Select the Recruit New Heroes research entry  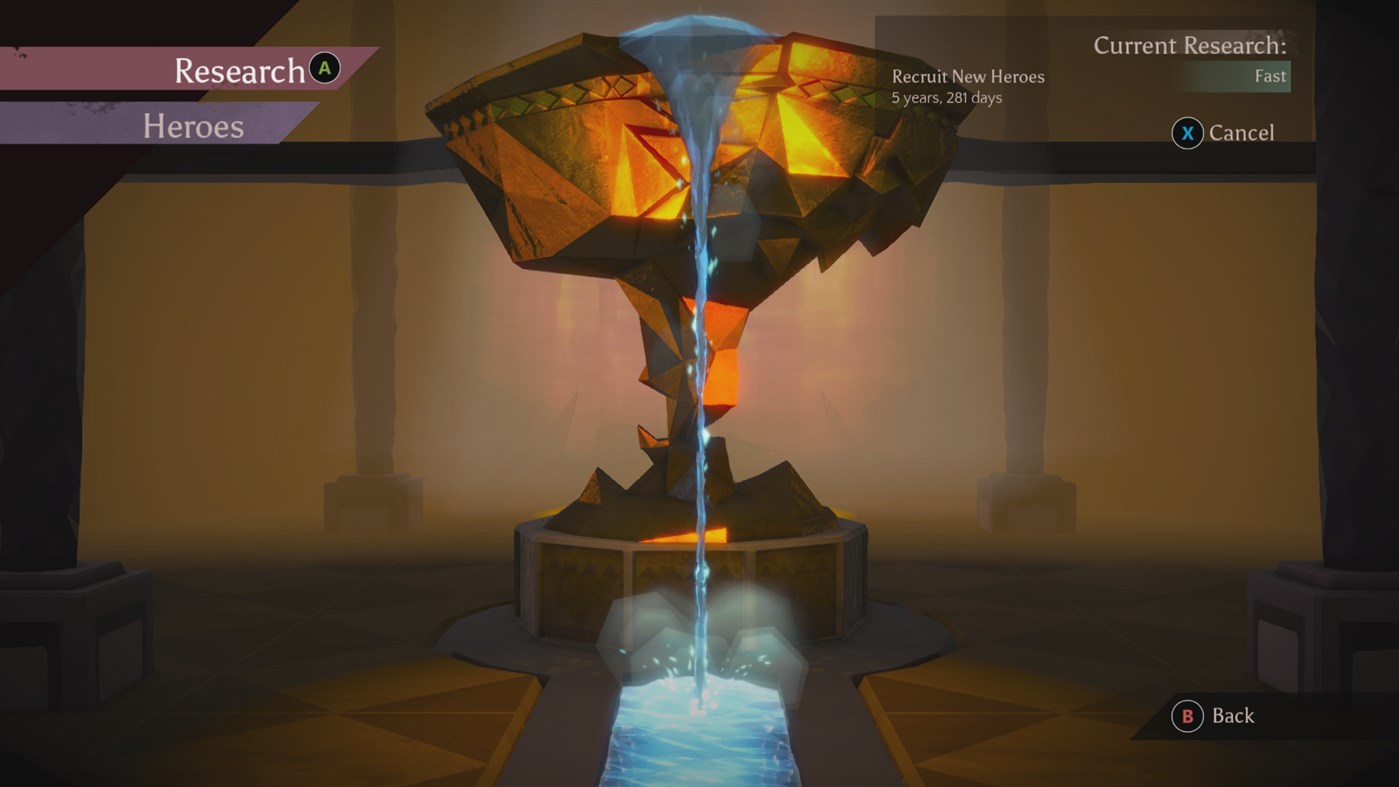(x=966, y=76)
